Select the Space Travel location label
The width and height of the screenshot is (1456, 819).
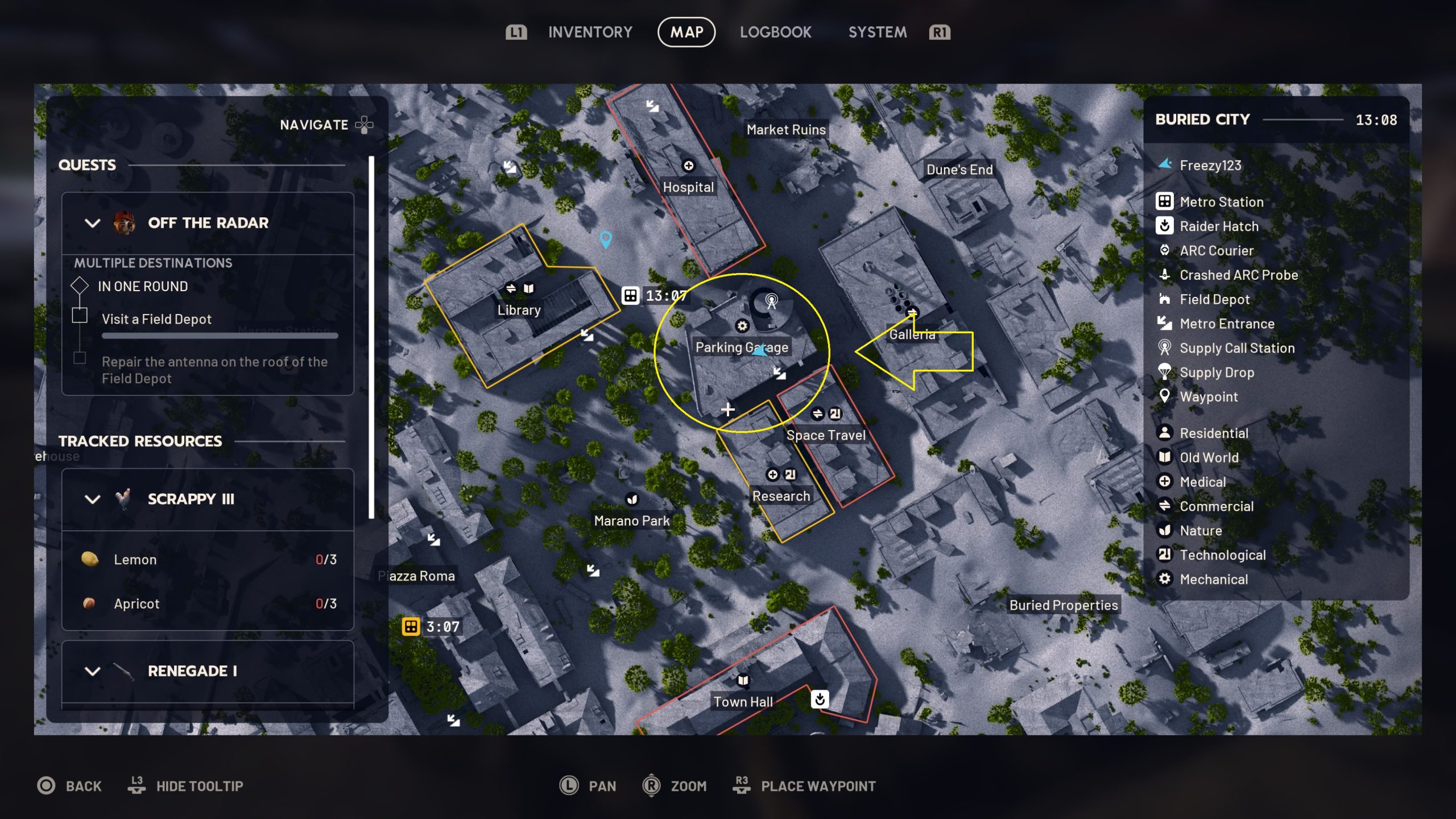(825, 435)
